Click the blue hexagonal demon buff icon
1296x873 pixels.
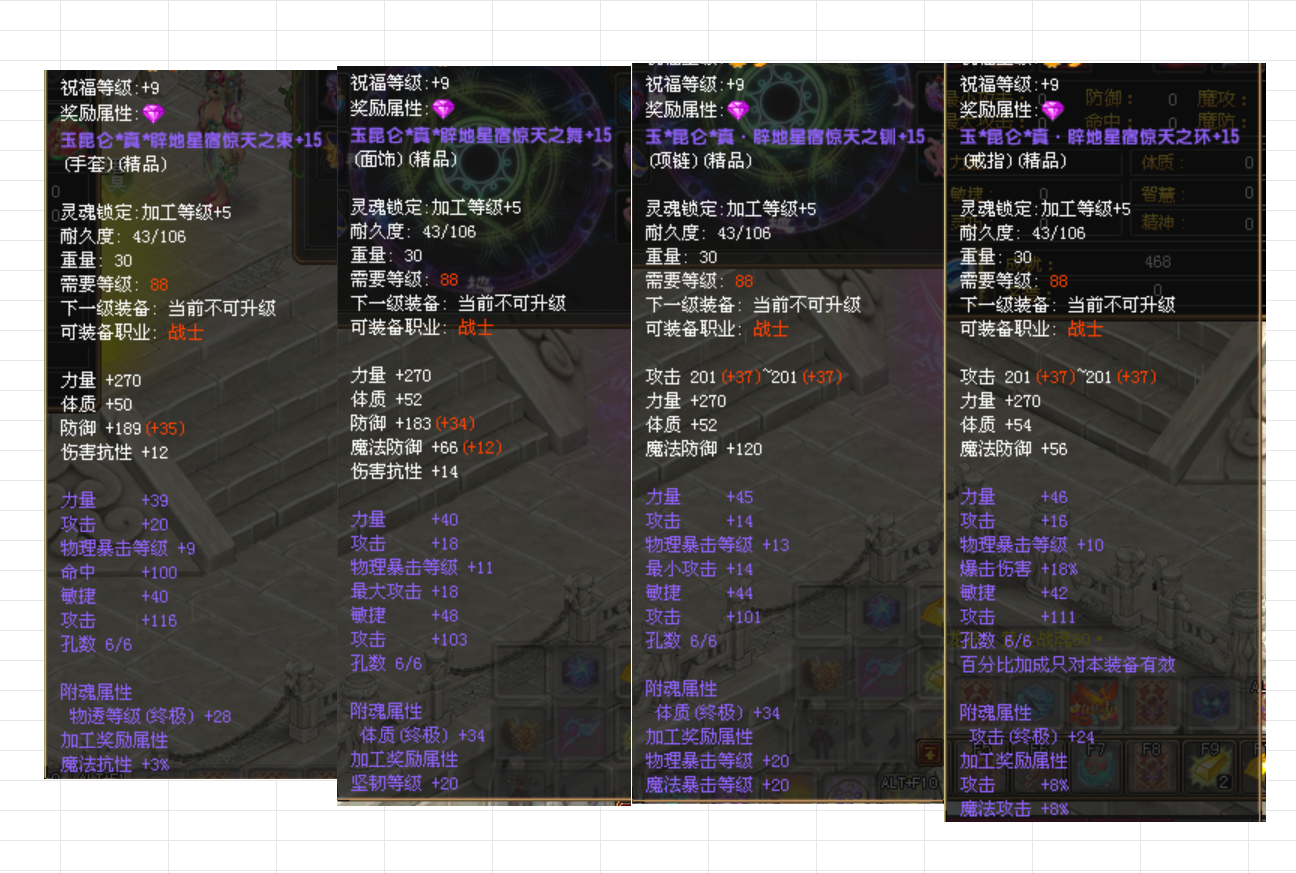1210,703
